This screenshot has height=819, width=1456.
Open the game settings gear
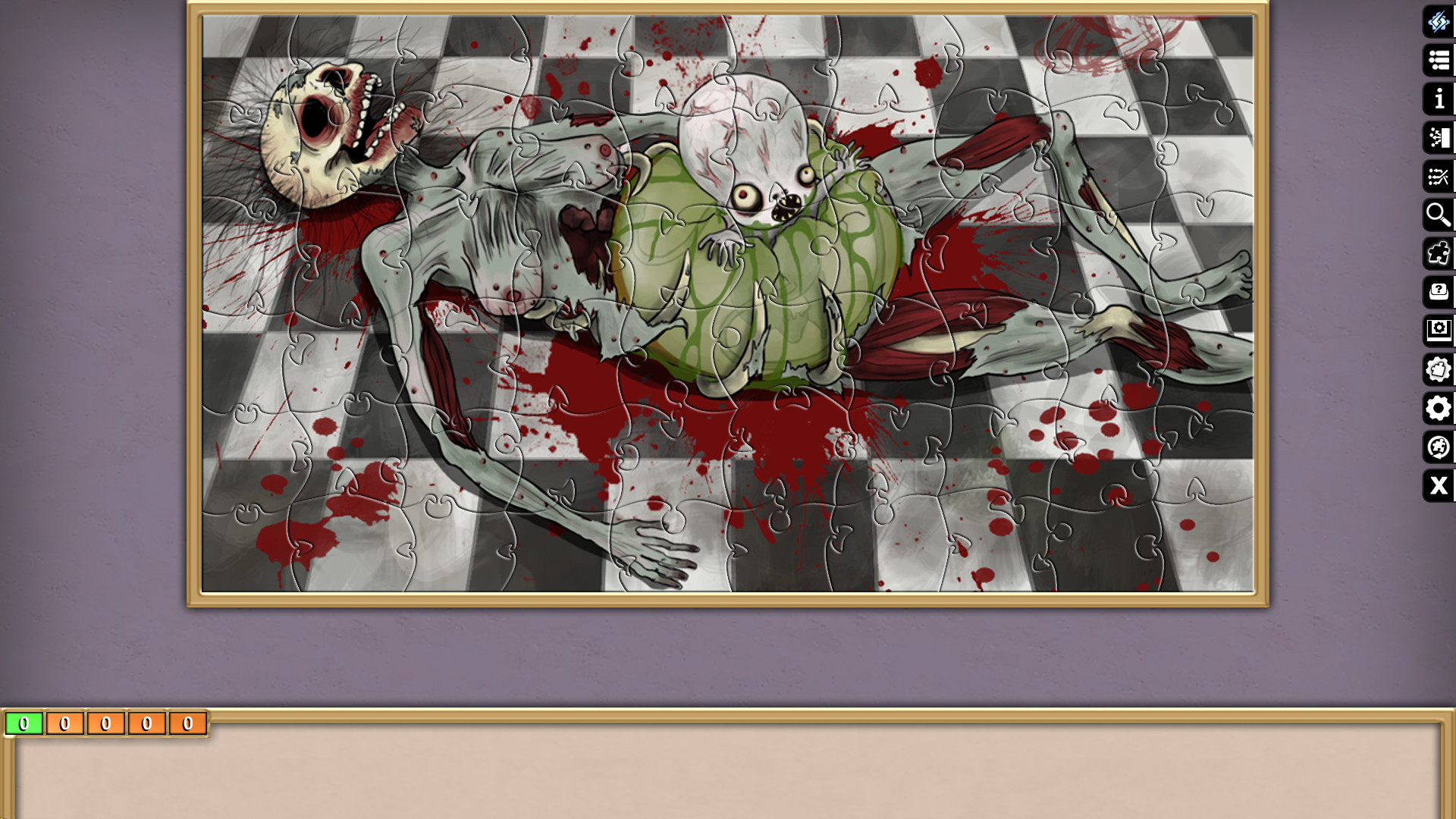coord(1438,409)
